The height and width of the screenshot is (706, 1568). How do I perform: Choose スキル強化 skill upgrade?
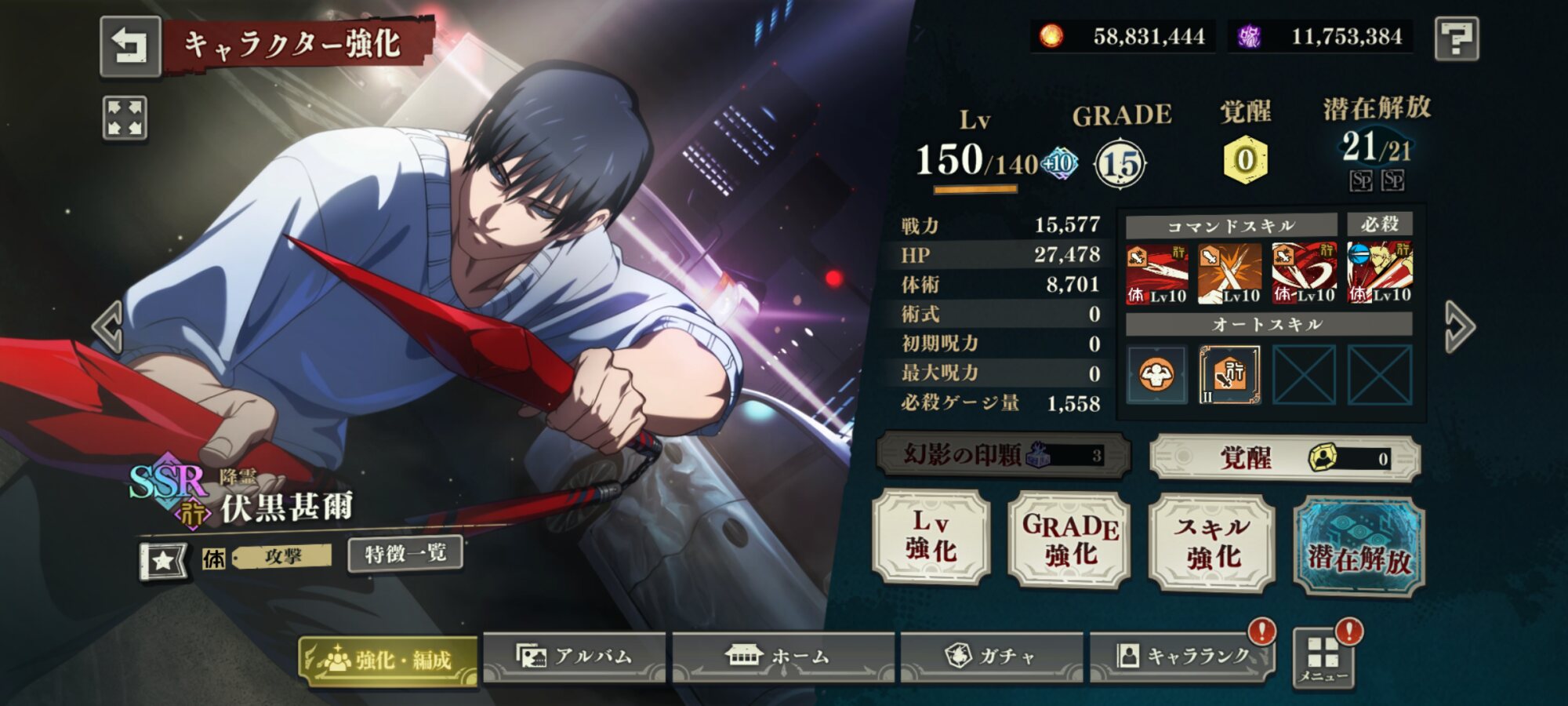pyautogui.click(x=1211, y=542)
